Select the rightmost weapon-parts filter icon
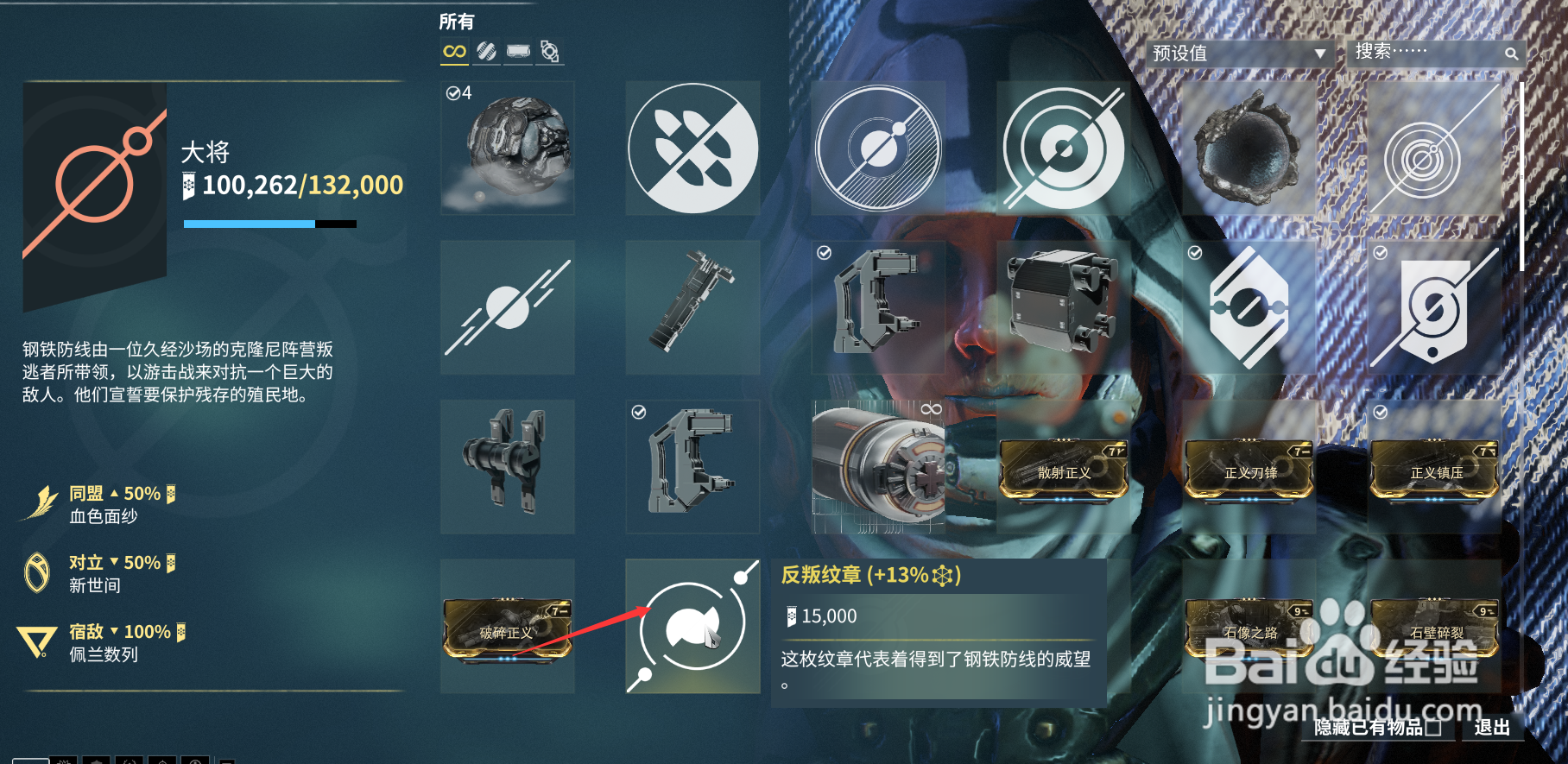 pos(550,52)
